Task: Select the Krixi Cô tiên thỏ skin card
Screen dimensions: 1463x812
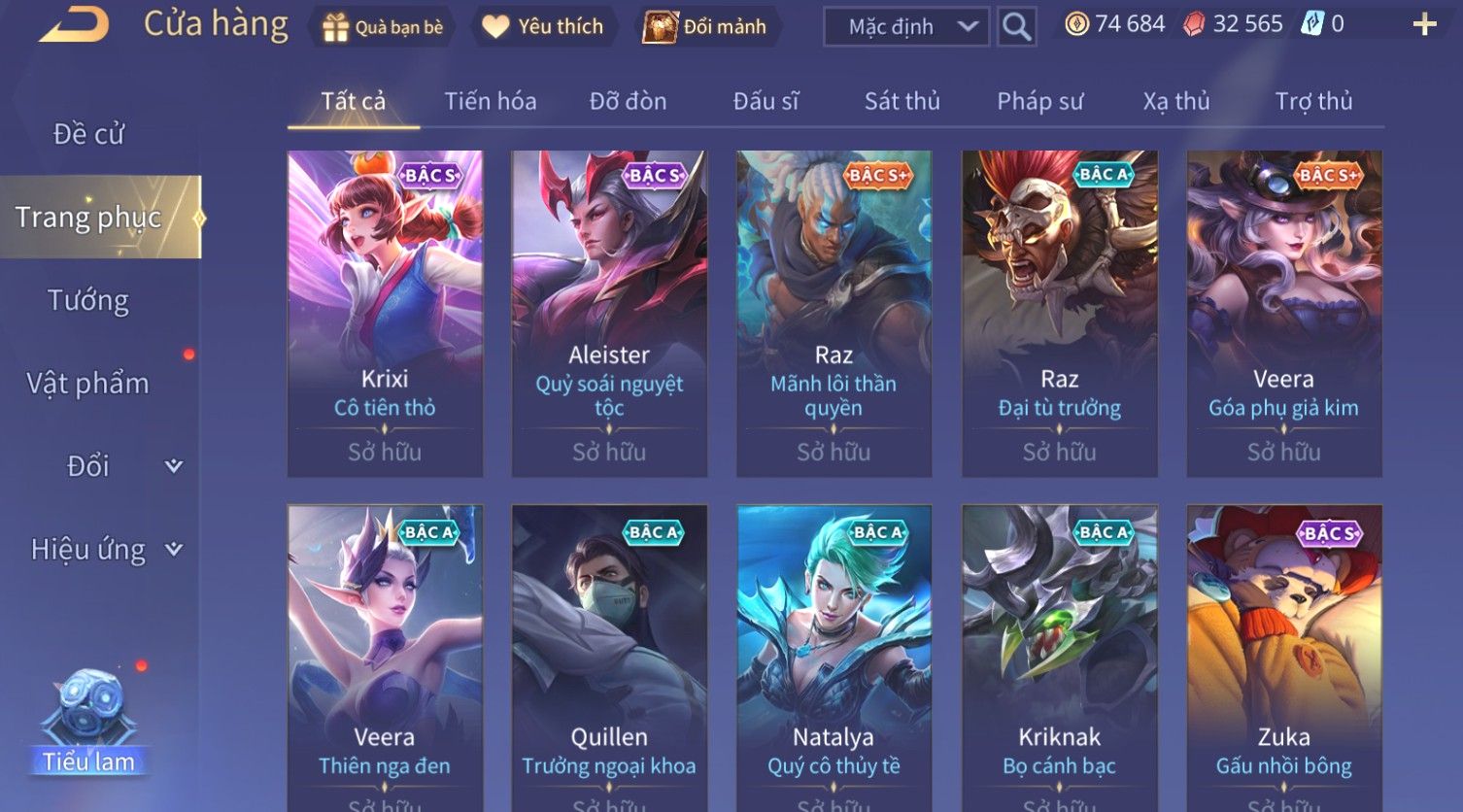Action: 385,313
